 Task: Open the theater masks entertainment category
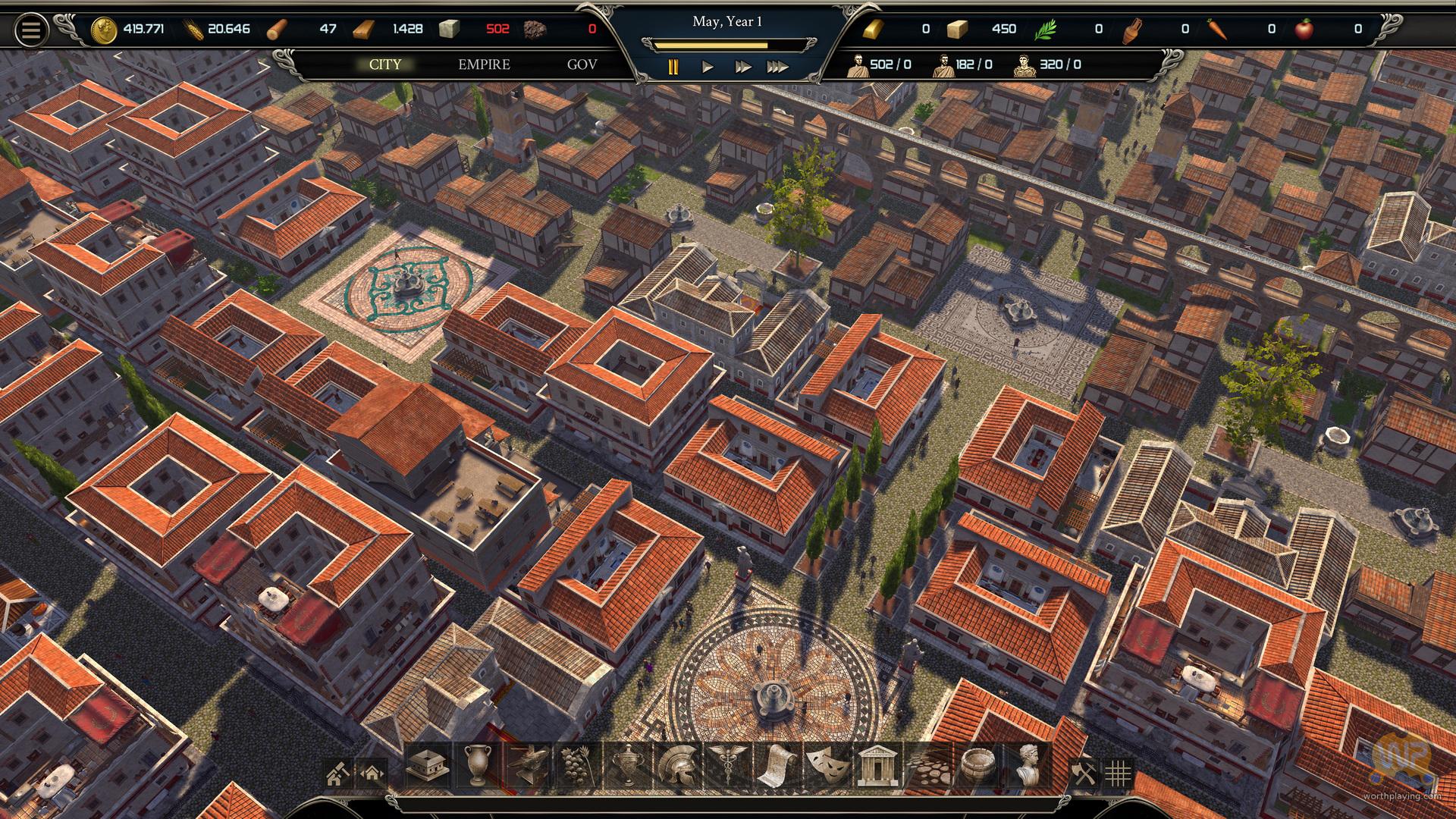827,766
